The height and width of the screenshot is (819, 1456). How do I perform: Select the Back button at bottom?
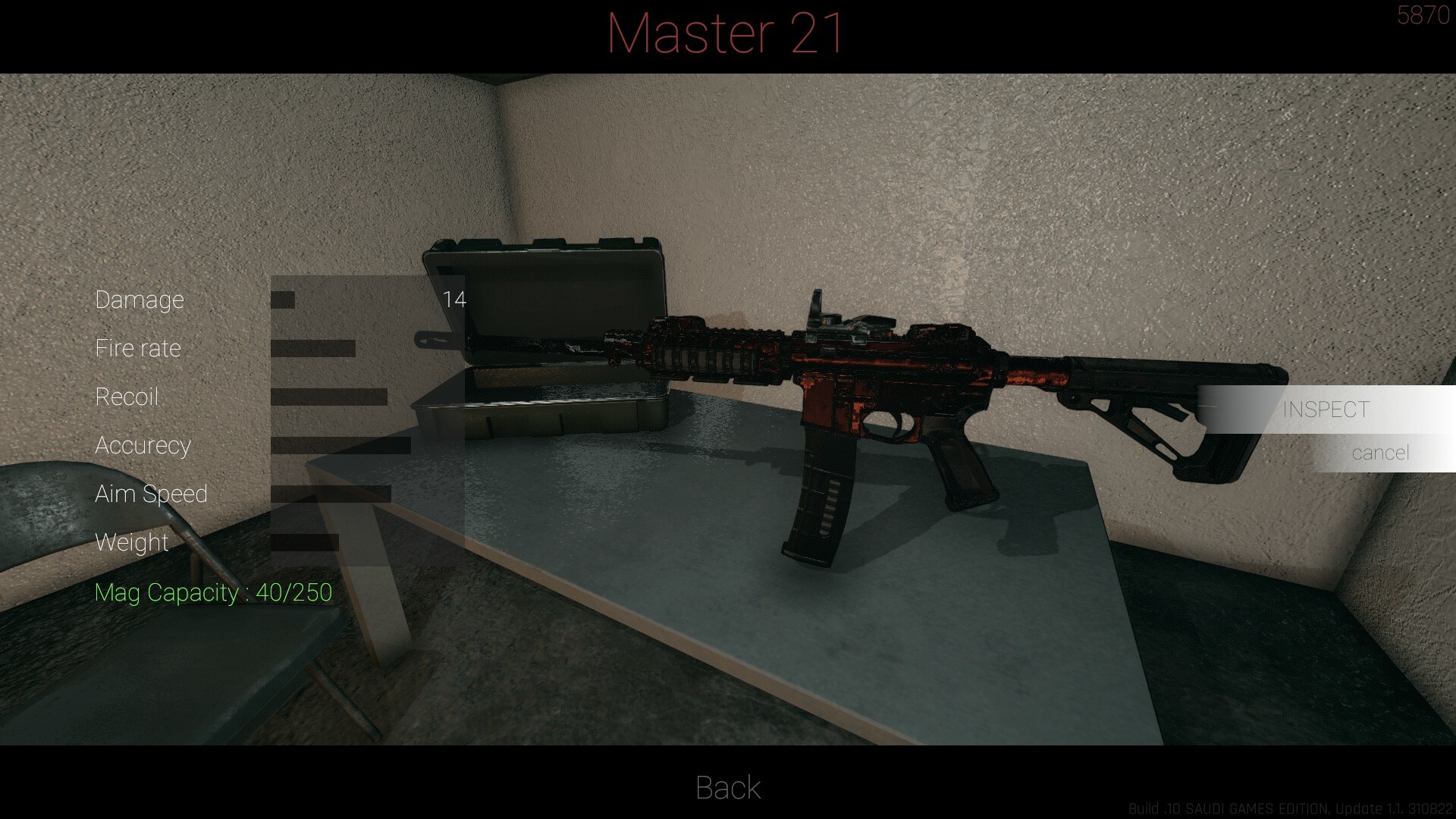(726, 788)
